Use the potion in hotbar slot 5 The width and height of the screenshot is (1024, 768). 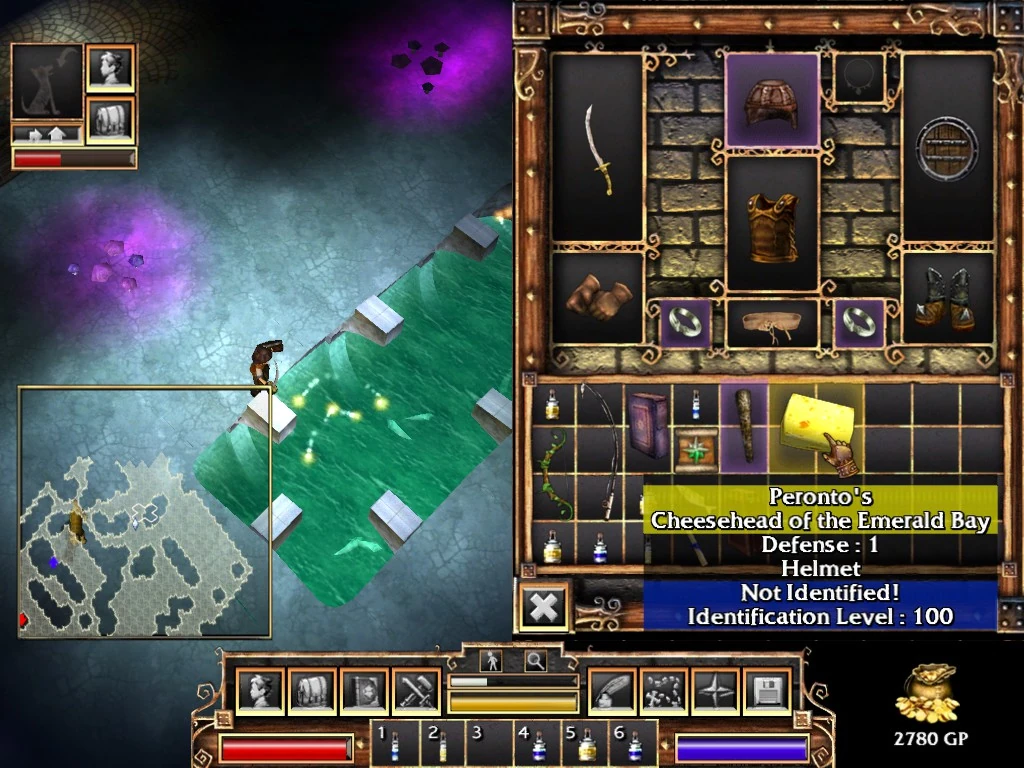point(587,744)
